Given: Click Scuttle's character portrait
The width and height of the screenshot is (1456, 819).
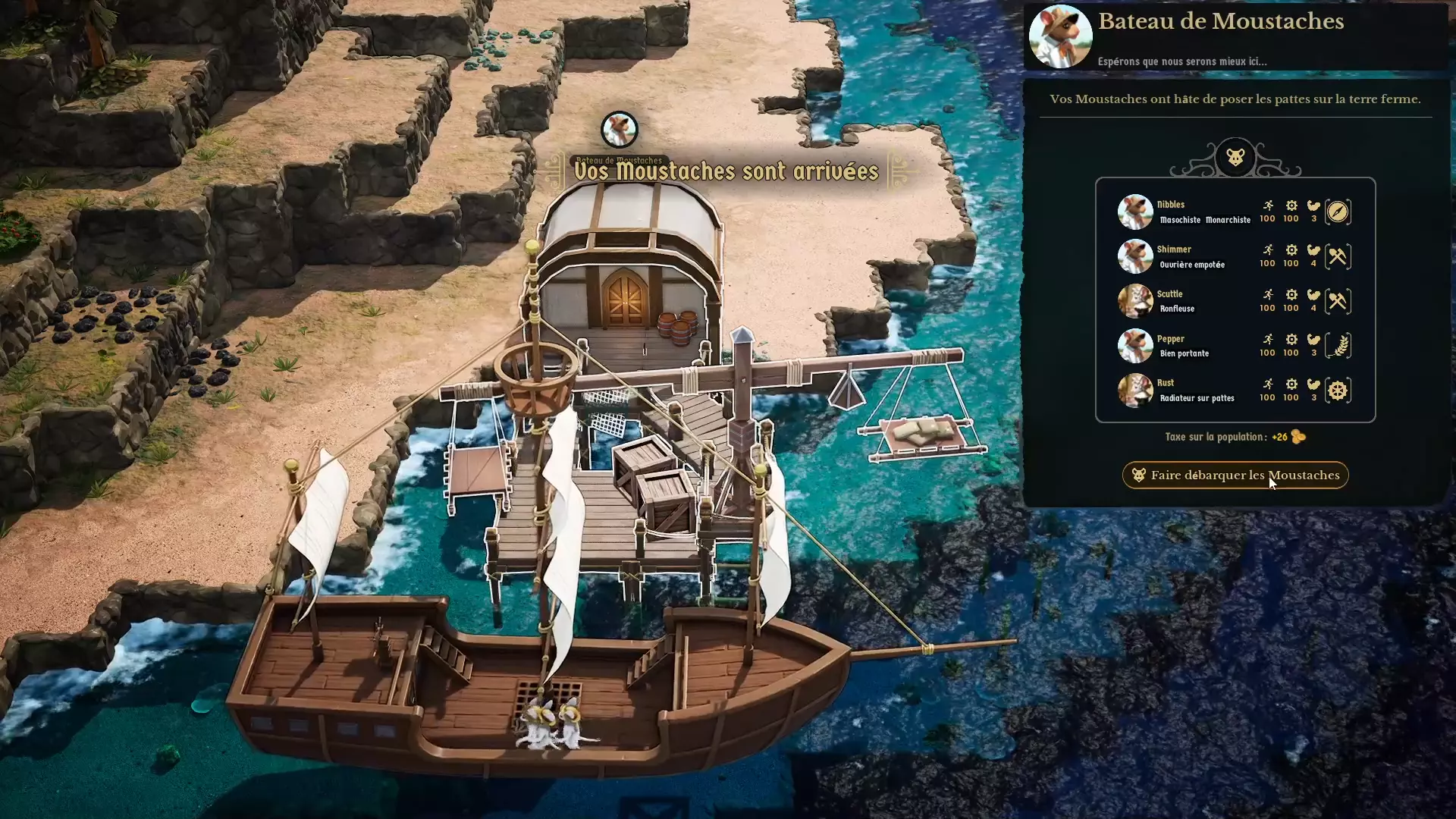Looking at the screenshot, I should (x=1135, y=300).
